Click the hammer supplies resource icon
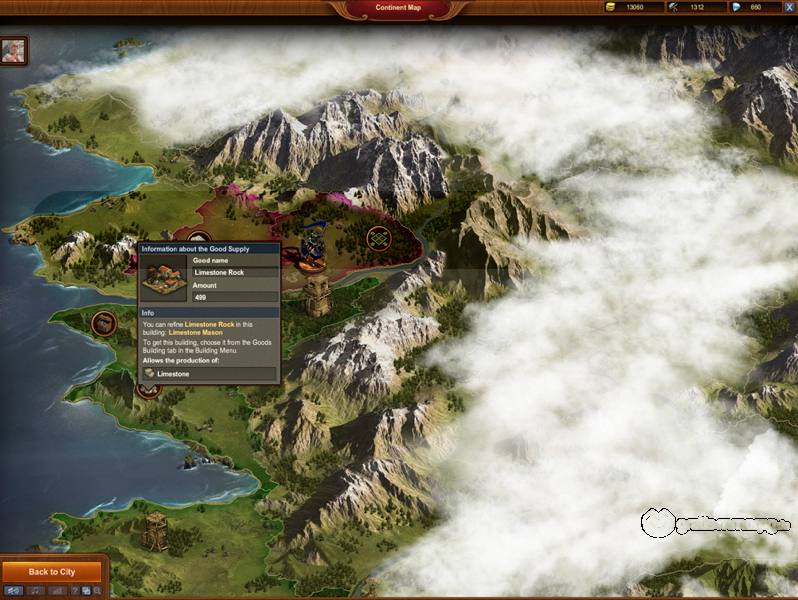 pos(675,7)
